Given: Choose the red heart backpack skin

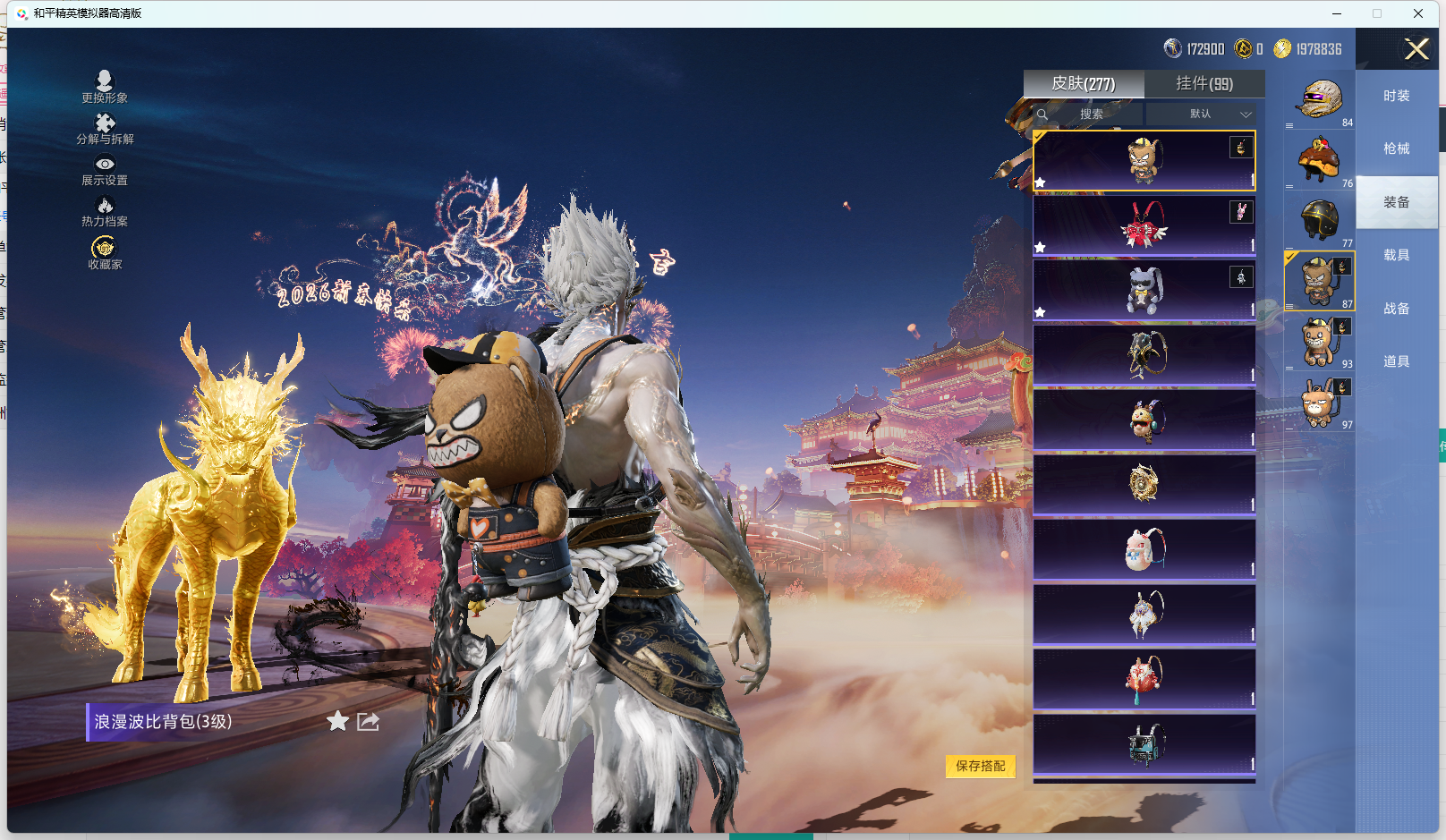Looking at the screenshot, I should click(1144, 225).
